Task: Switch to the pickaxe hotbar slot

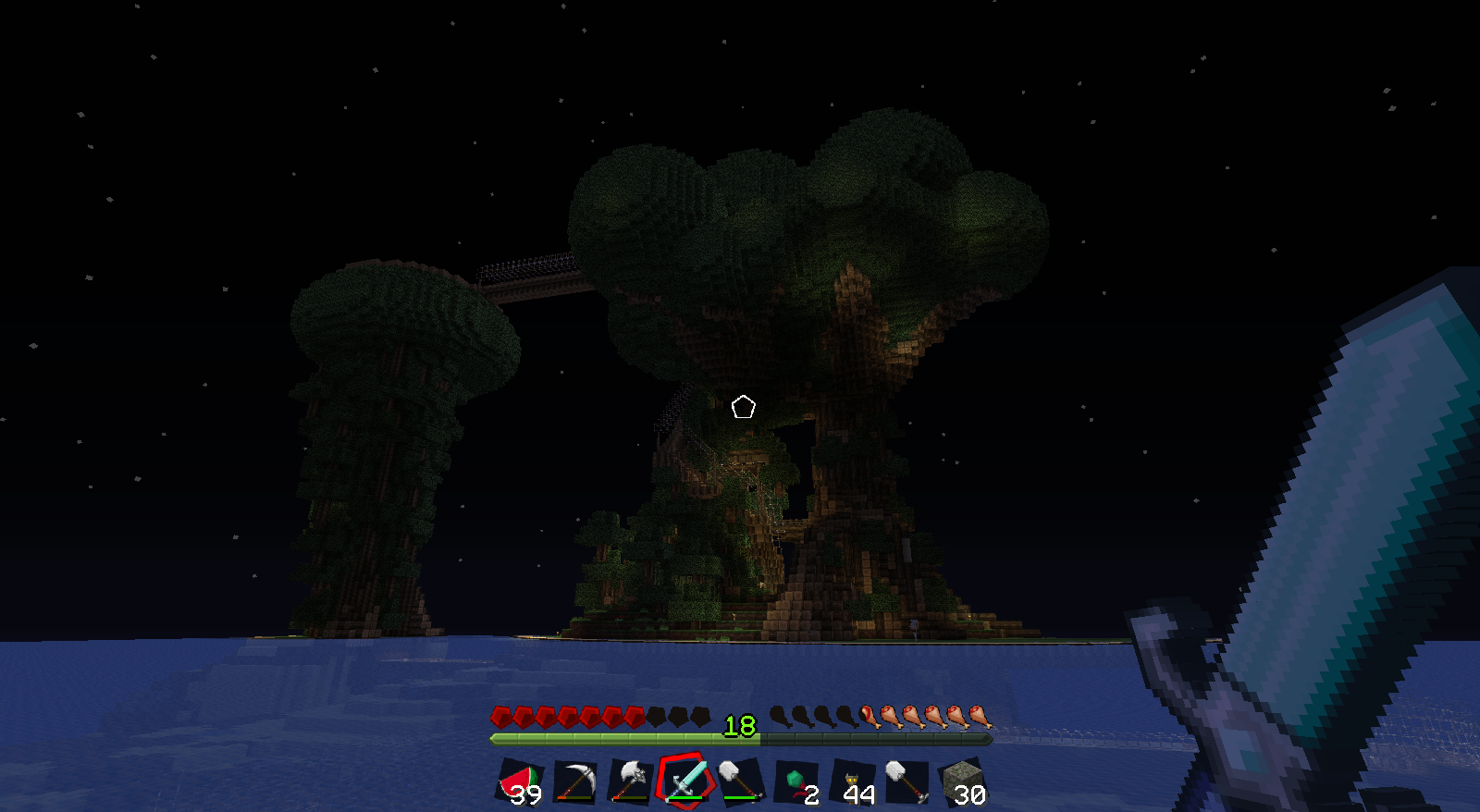Action: (x=575, y=782)
